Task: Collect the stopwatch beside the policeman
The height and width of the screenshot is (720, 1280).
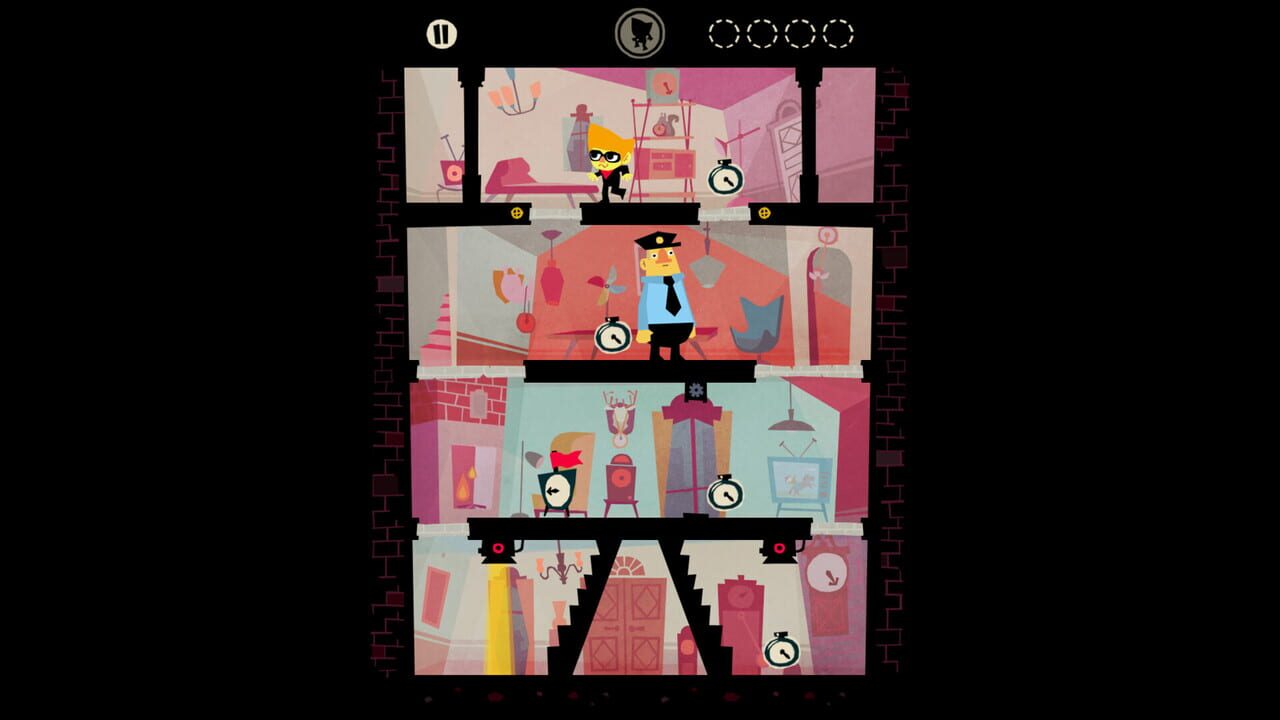Action: pyautogui.click(x=612, y=337)
